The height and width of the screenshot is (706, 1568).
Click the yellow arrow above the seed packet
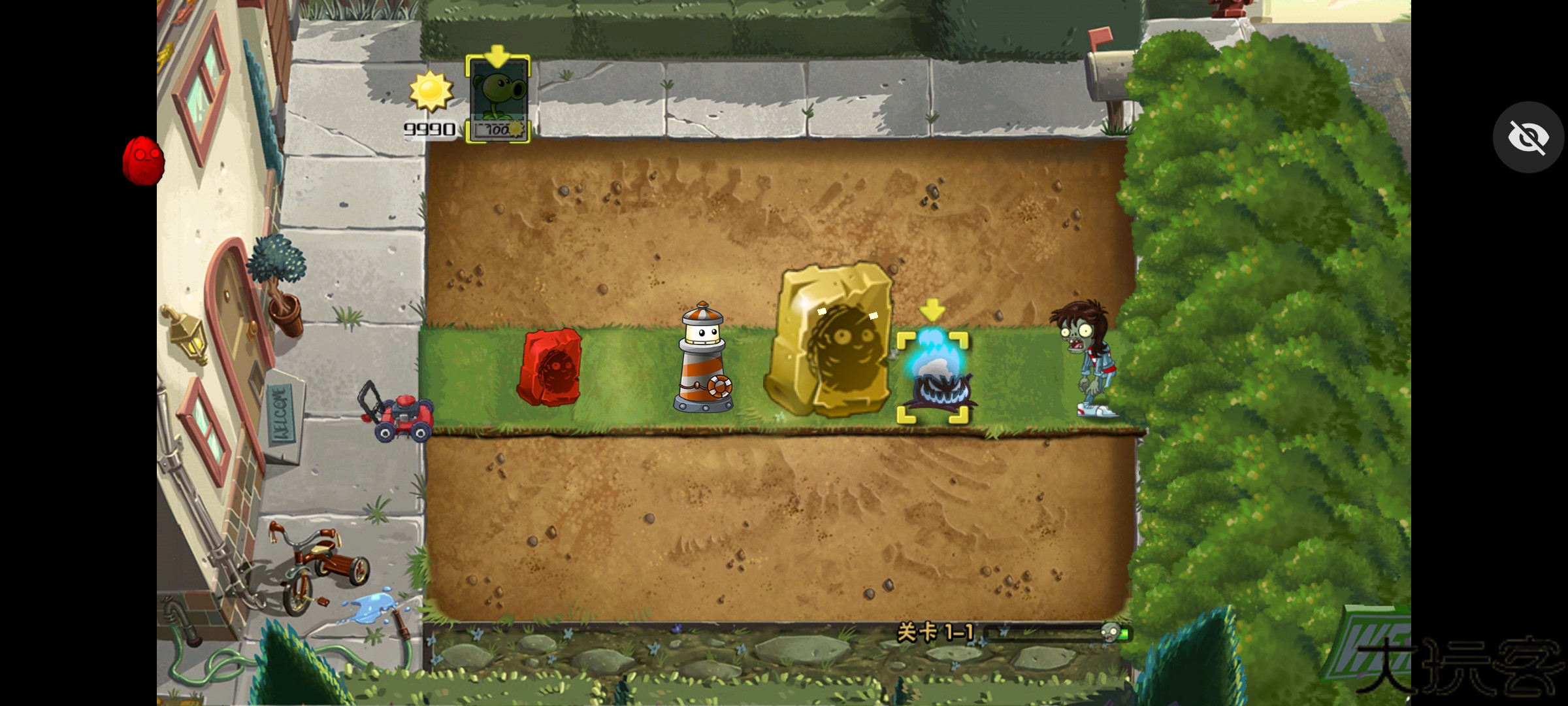pyautogui.click(x=498, y=58)
